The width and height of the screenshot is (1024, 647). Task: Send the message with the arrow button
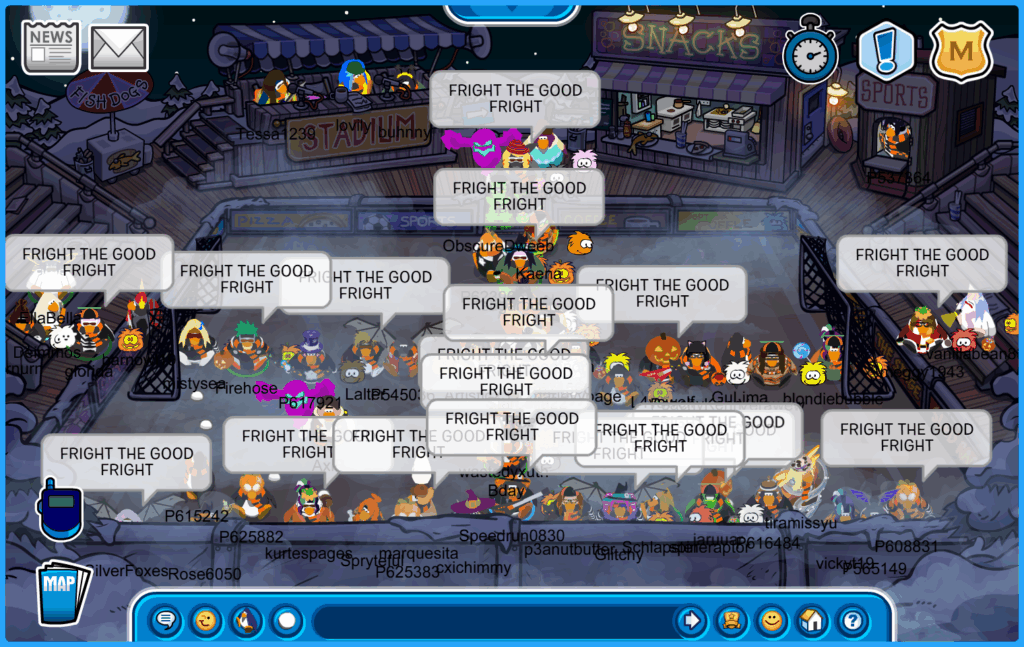691,621
